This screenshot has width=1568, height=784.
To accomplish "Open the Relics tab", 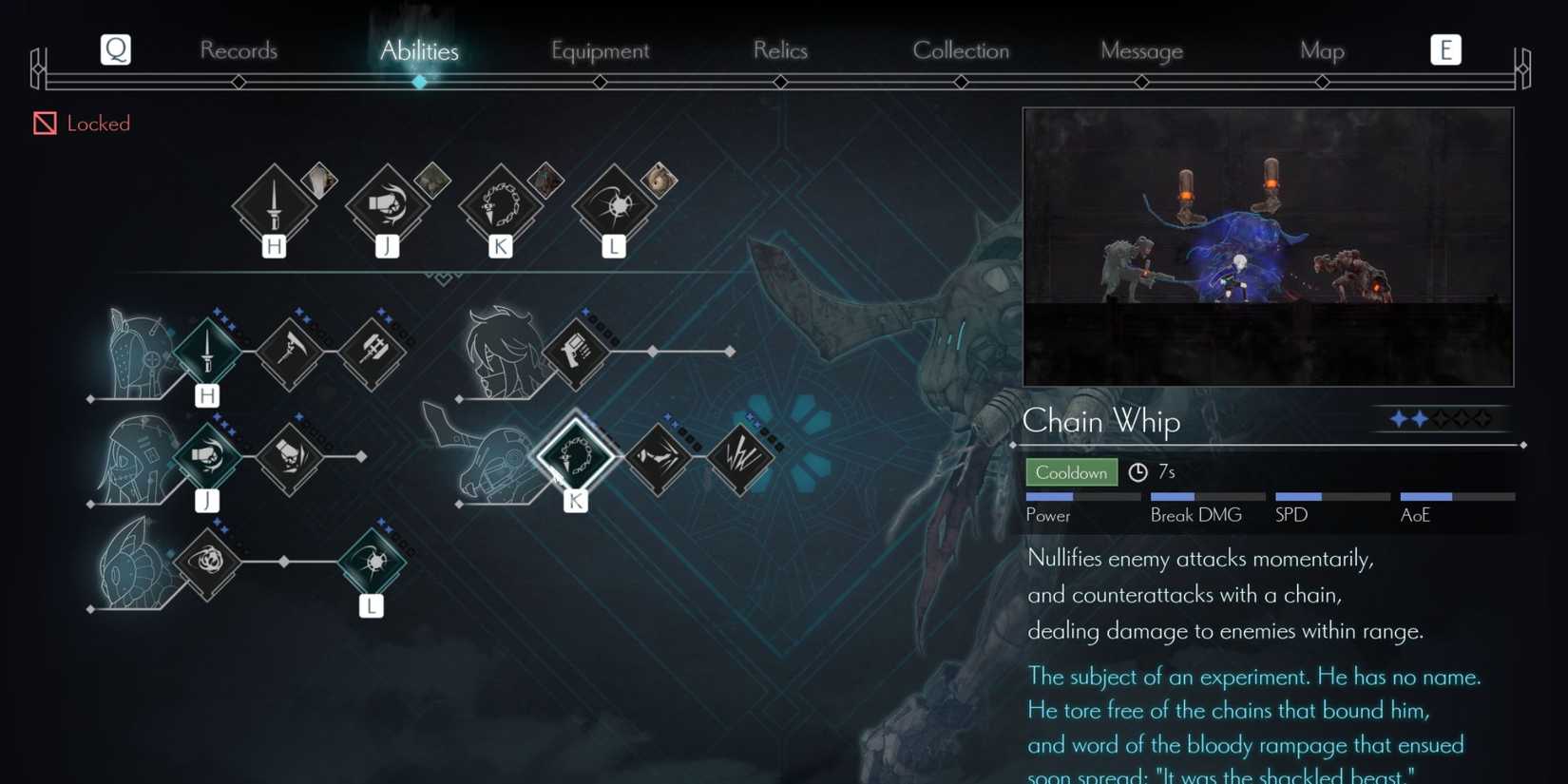I will (x=780, y=50).
